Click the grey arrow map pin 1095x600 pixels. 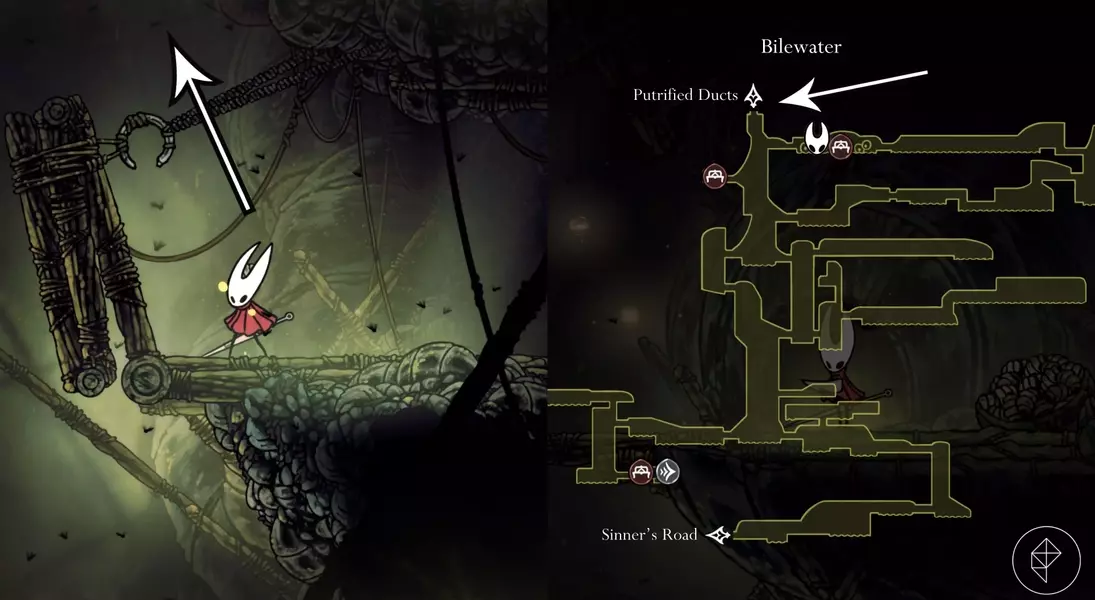pyautogui.click(x=667, y=471)
